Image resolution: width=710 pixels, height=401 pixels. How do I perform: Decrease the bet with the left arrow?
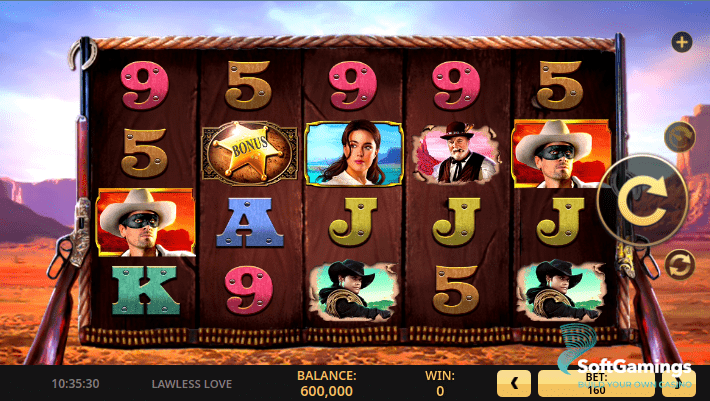514,383
